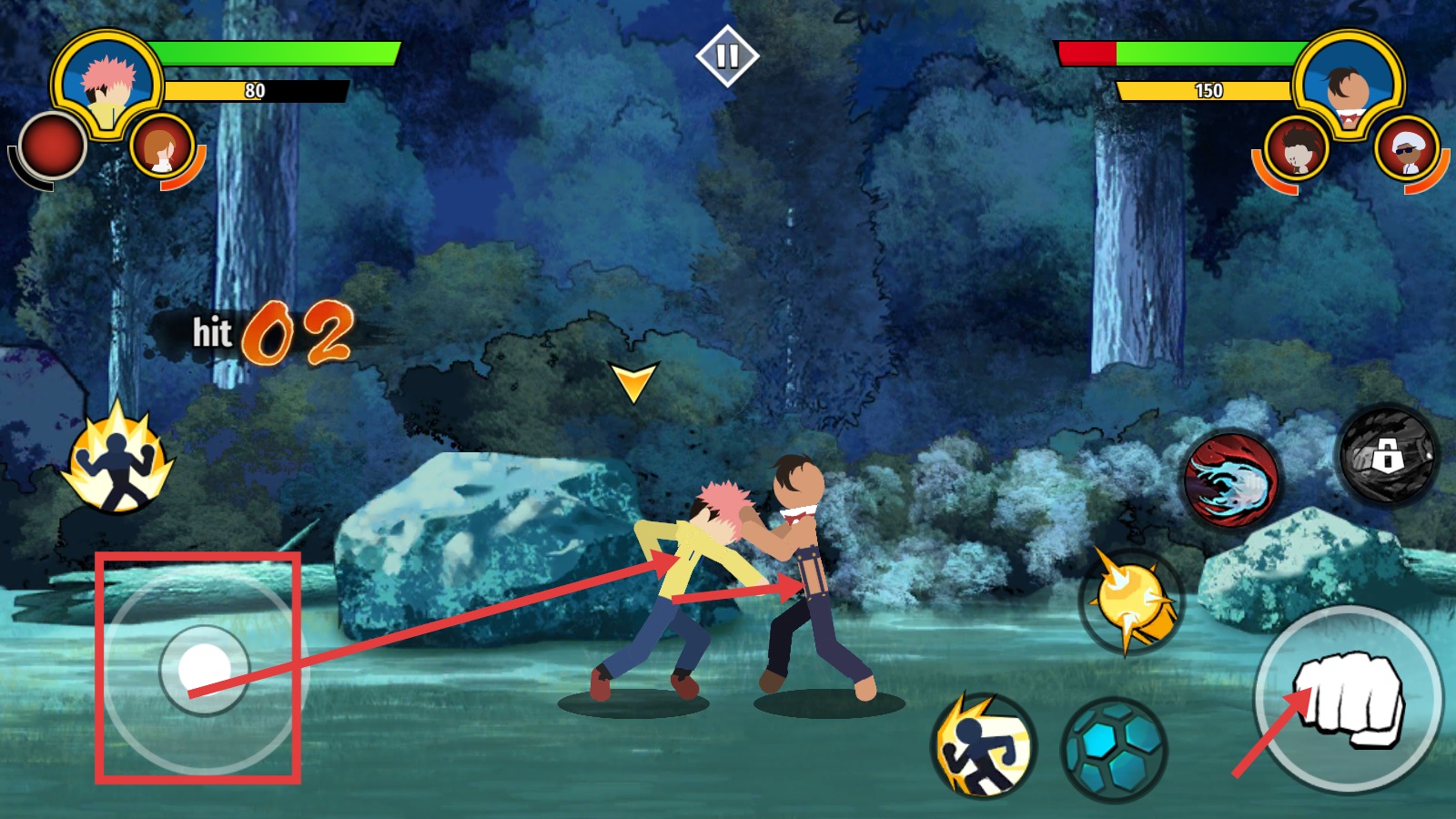Use the yellow energy blast skill

[1131, 602]
